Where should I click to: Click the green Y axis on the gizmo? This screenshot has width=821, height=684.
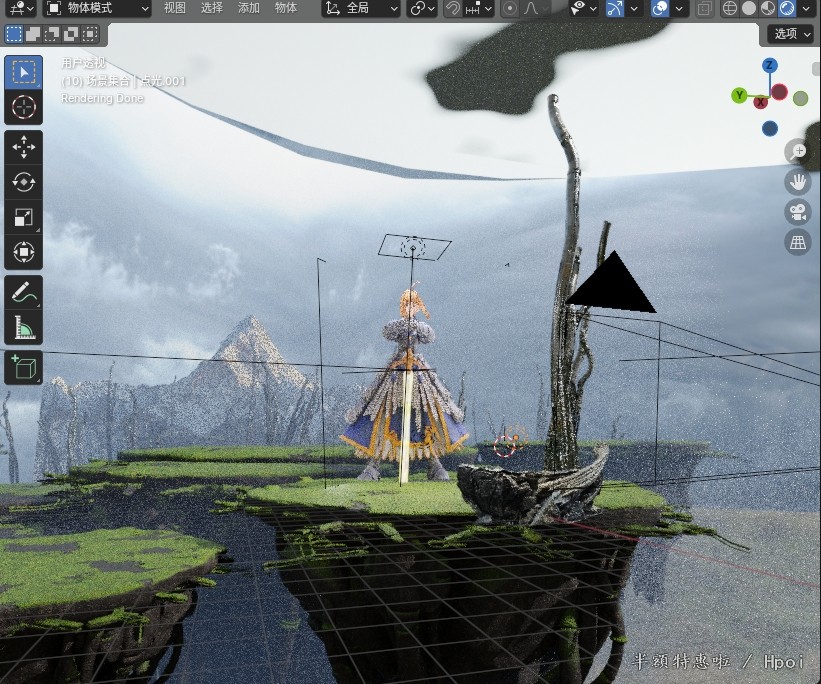tap(740, 95)
